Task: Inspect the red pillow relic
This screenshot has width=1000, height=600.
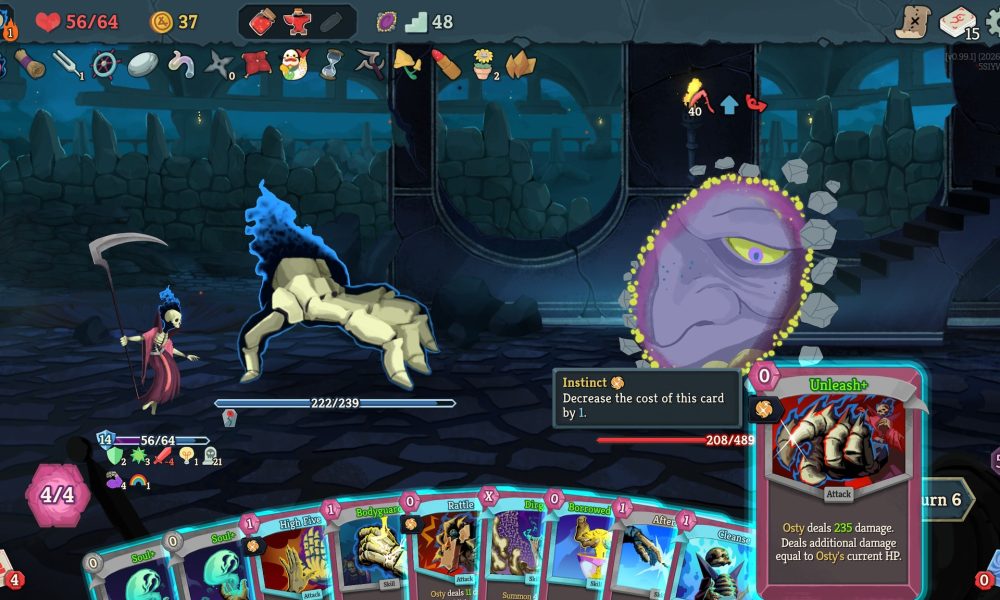Action: coord(257,64)
